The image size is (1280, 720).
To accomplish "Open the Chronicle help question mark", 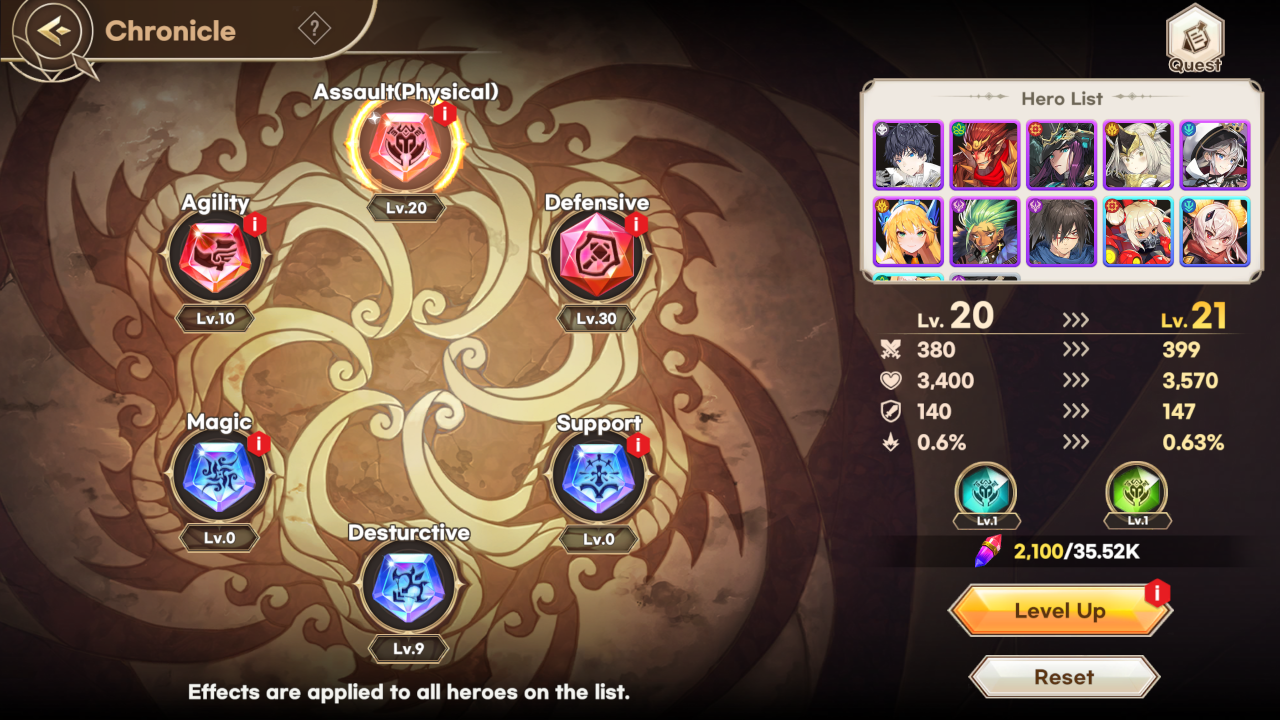I will coord(316,27).
